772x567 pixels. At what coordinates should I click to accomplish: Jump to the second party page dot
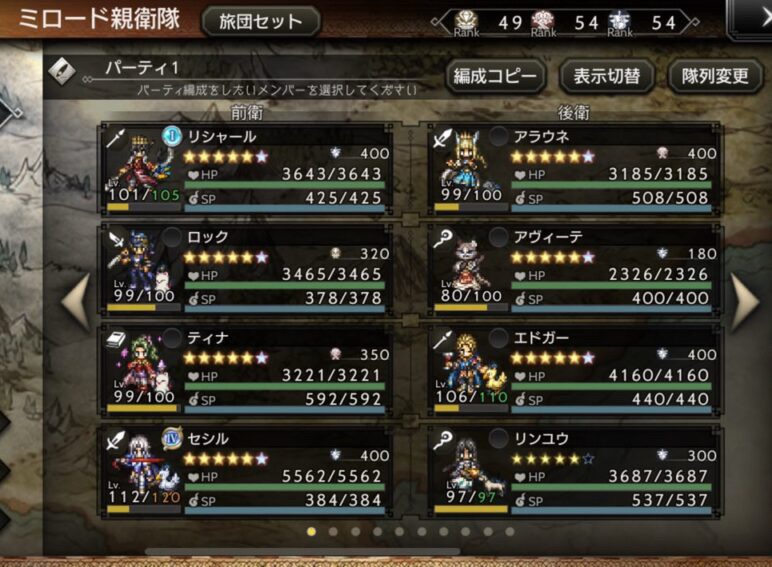[333, 532]
